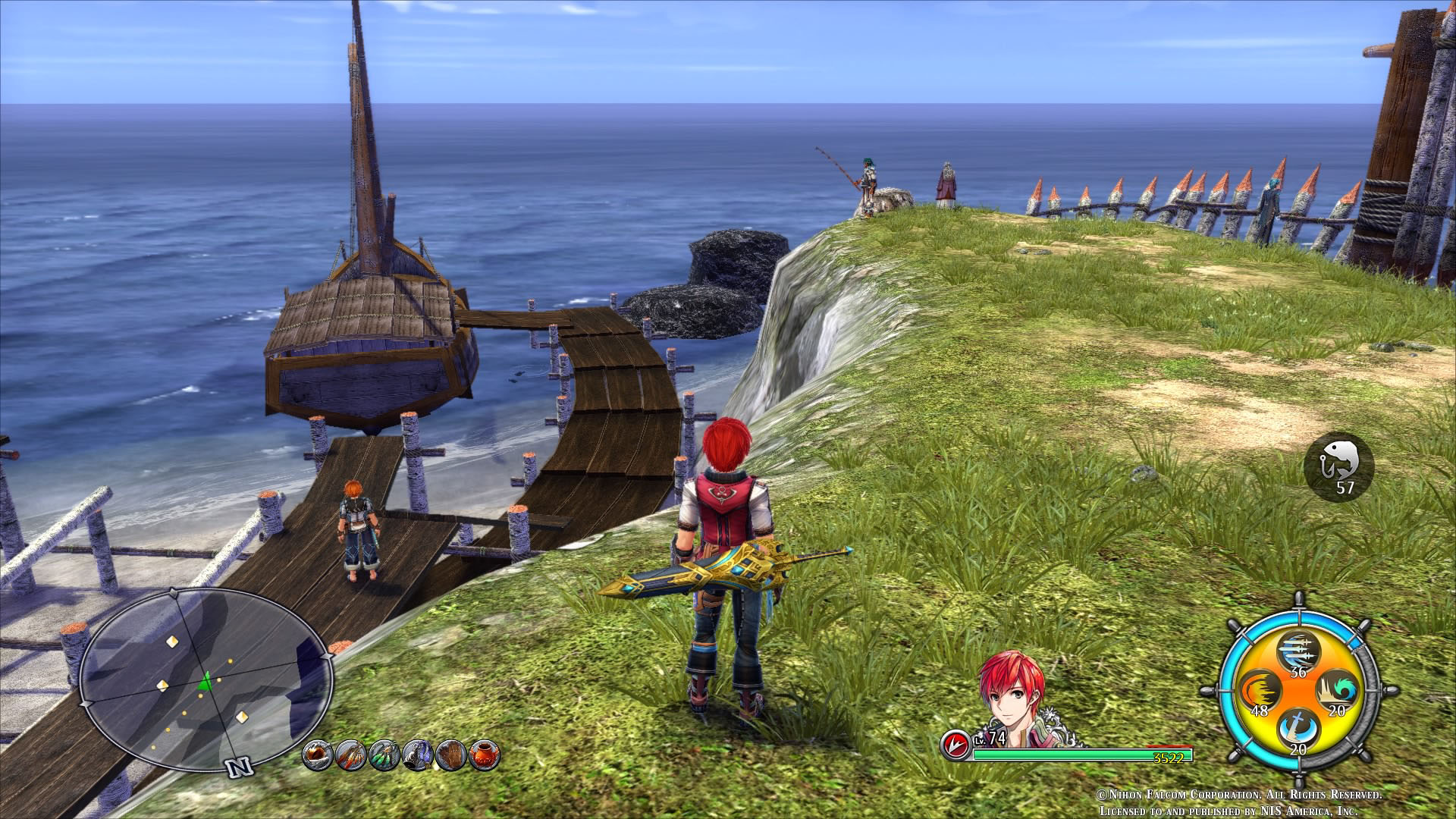Pick the silver bell item icon

point(417,755)
